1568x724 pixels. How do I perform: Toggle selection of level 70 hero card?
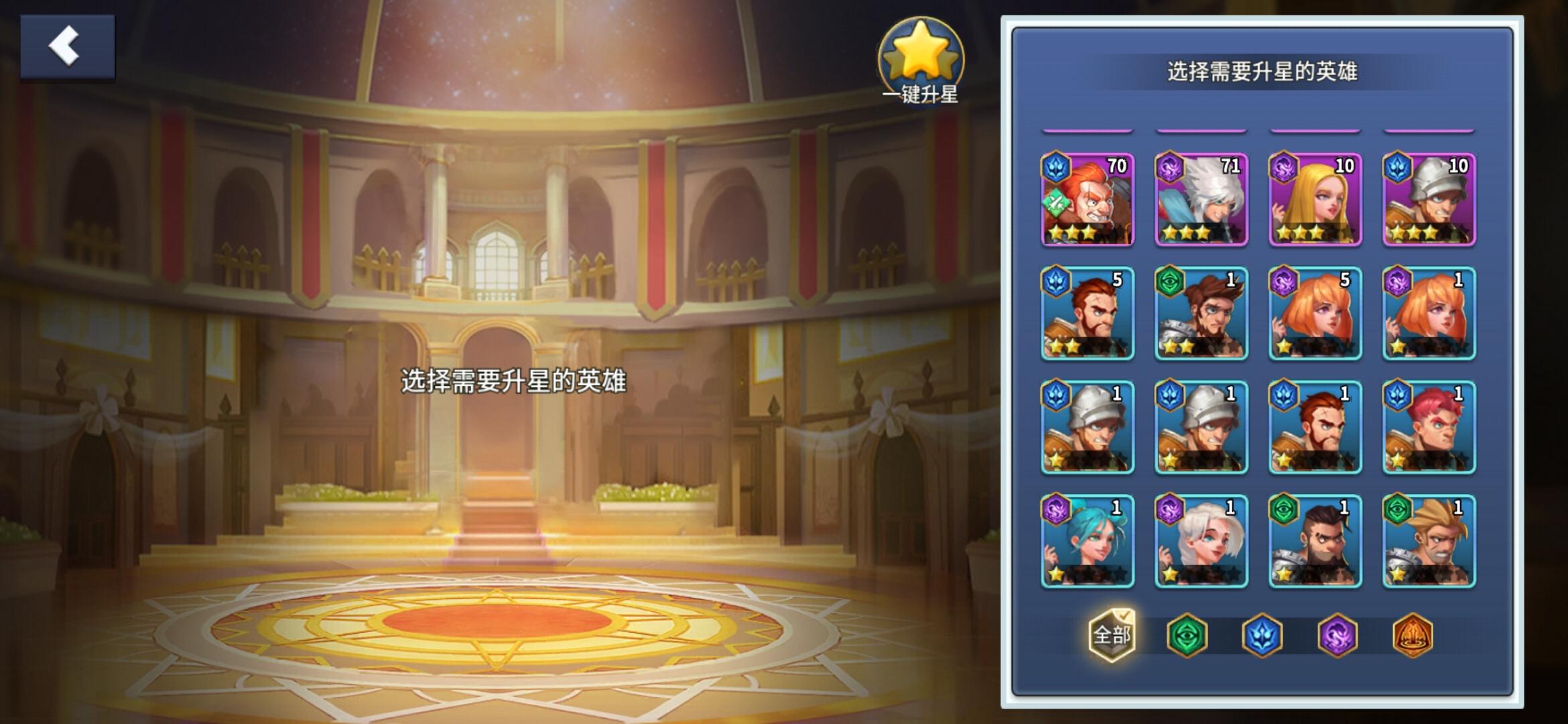point(1087,200)
